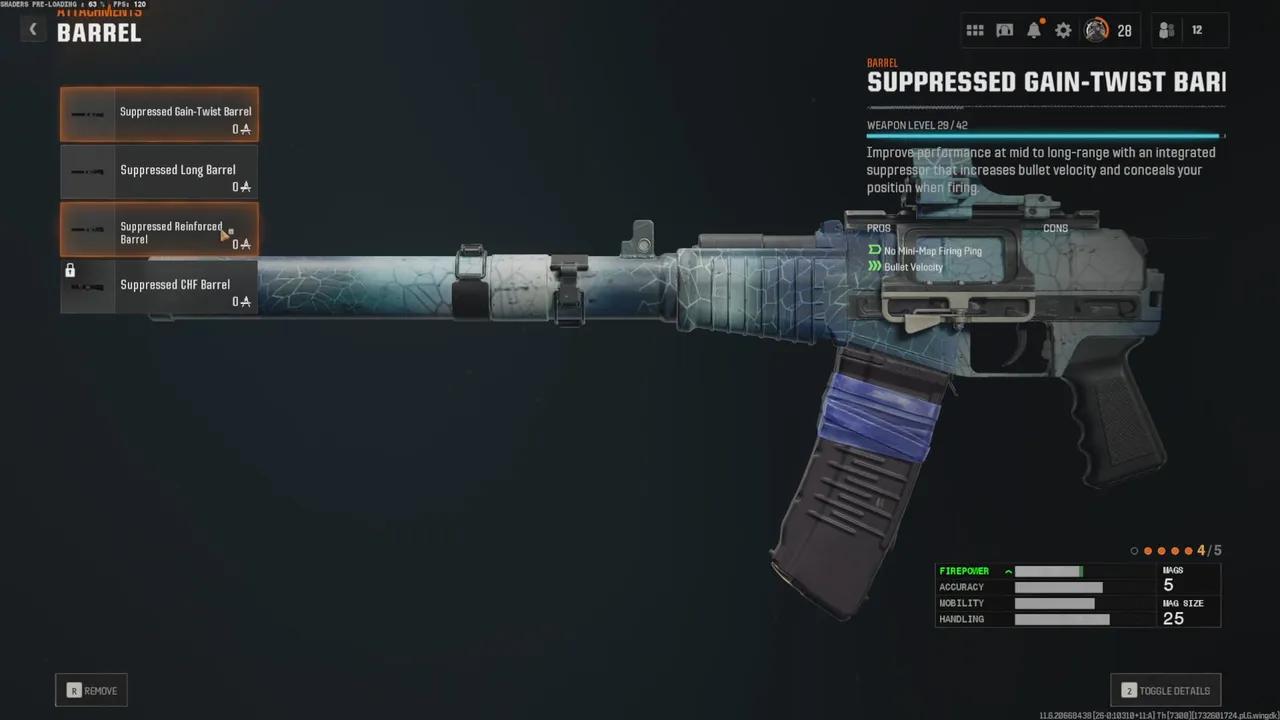This screenshot has height=720, width=1280.
Task: Click the battle pass rank emblem
Action: [x=1097, y=30]
